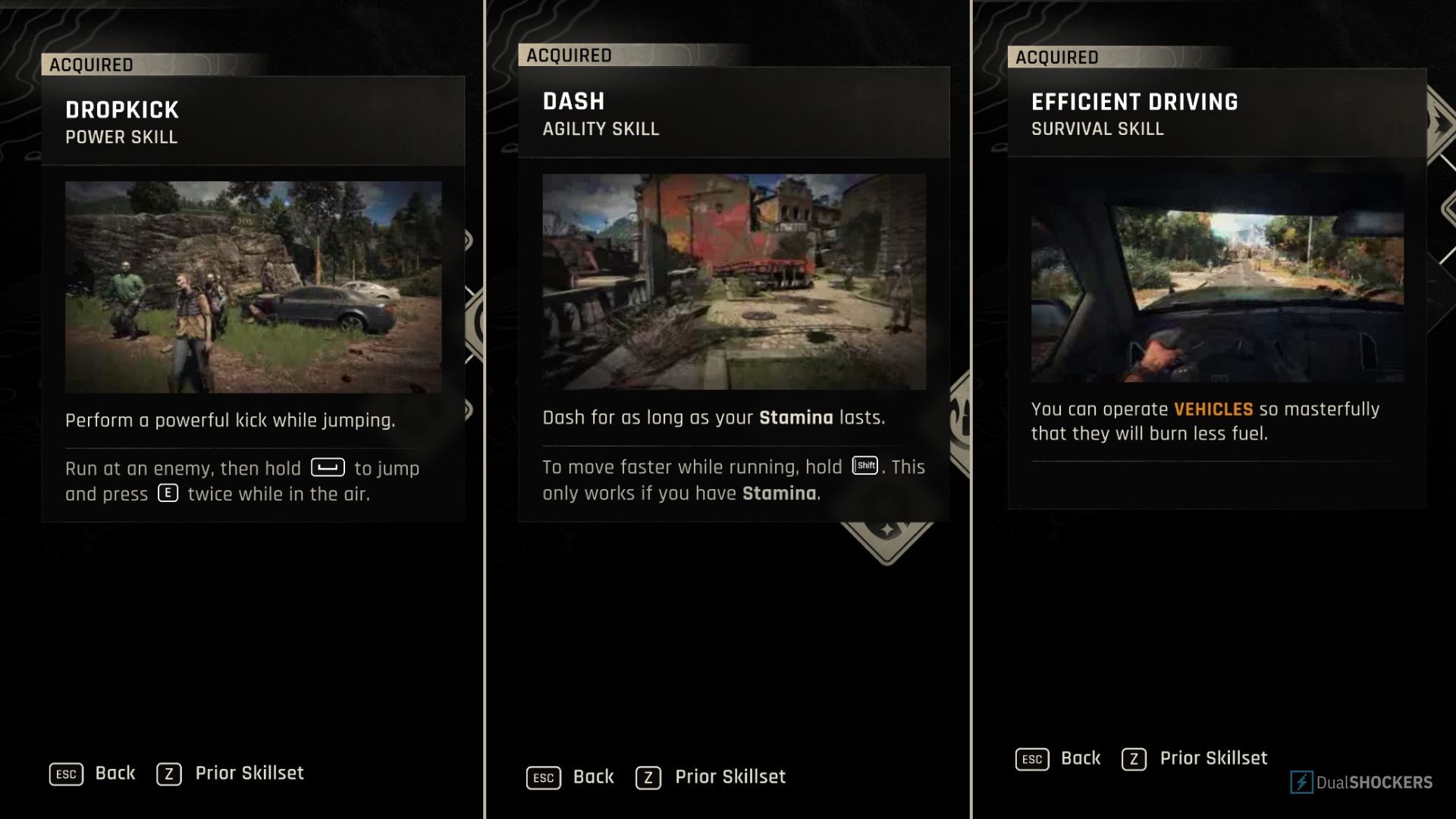Image resolution: width=1456 pixels, height=819 pixels.
Task: Go Back from the Dropkick skill panel
Action: point(93,773)
